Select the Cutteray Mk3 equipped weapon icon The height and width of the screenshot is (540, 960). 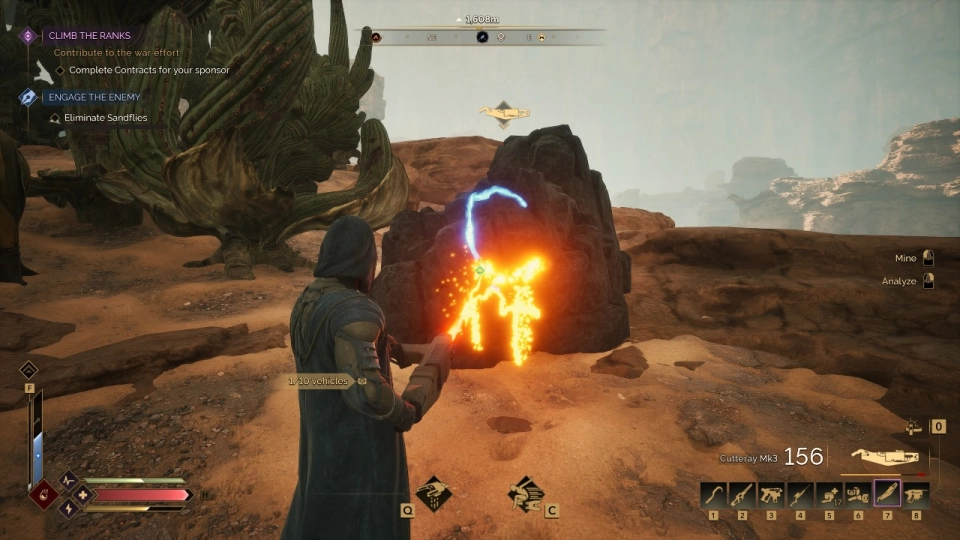[x=884, y=456]
